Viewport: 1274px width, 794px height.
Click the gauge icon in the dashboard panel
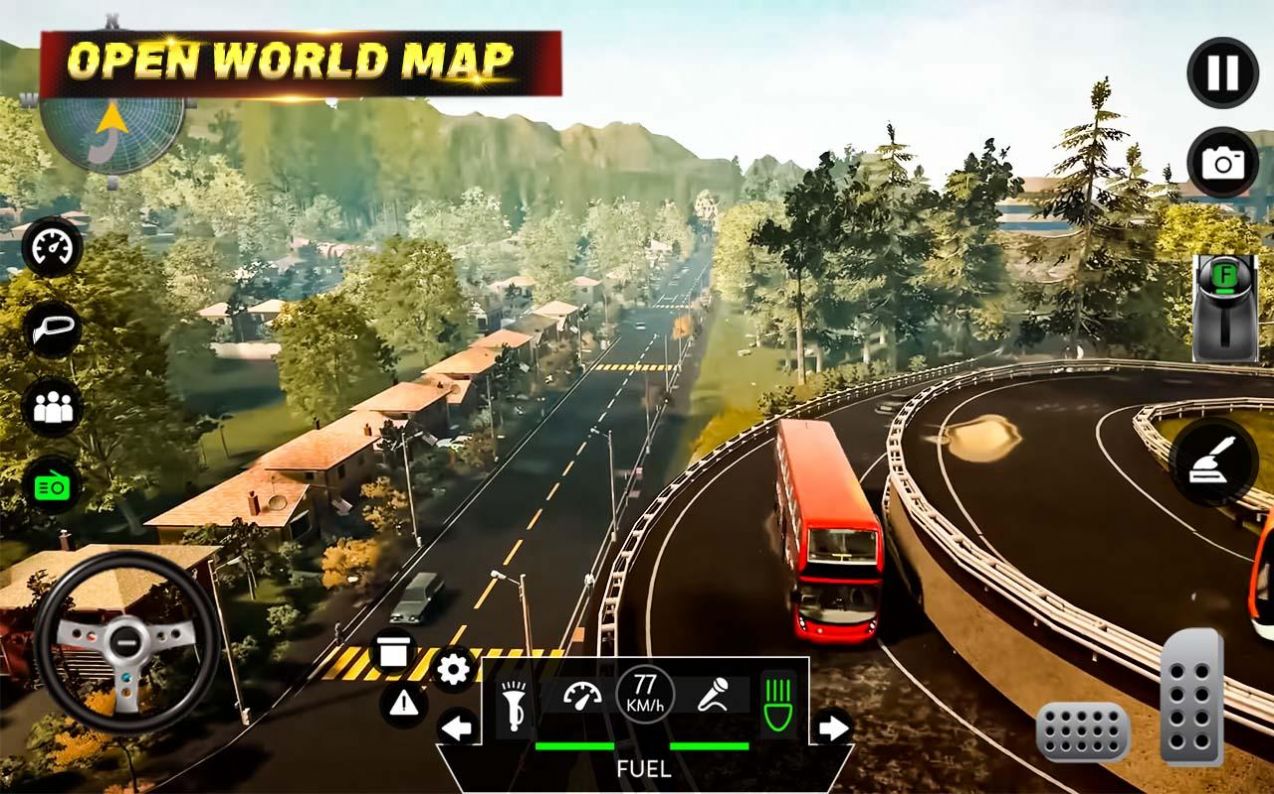coord(583,696)
